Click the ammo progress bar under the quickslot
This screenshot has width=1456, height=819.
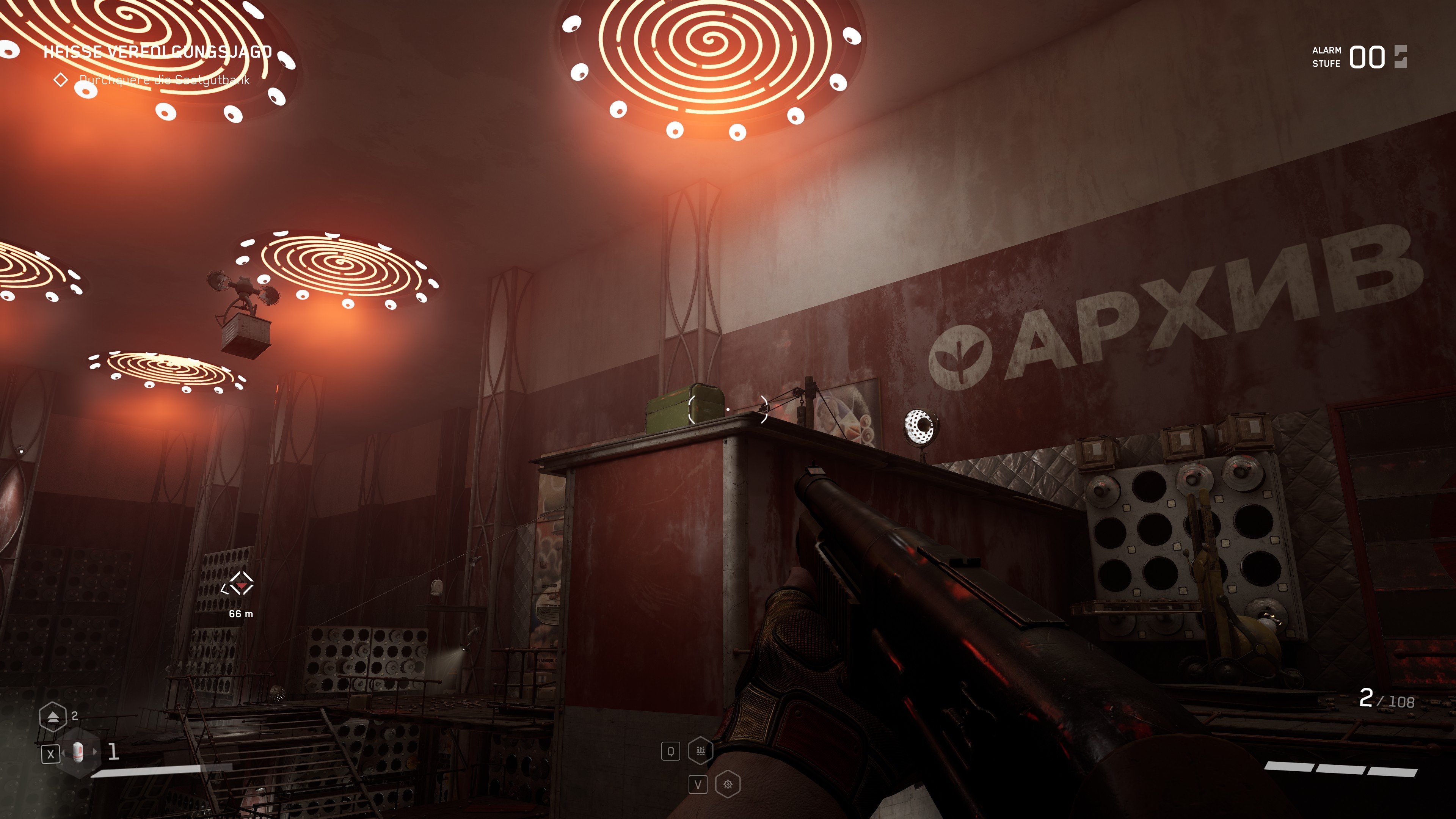(x=155, y=772)
